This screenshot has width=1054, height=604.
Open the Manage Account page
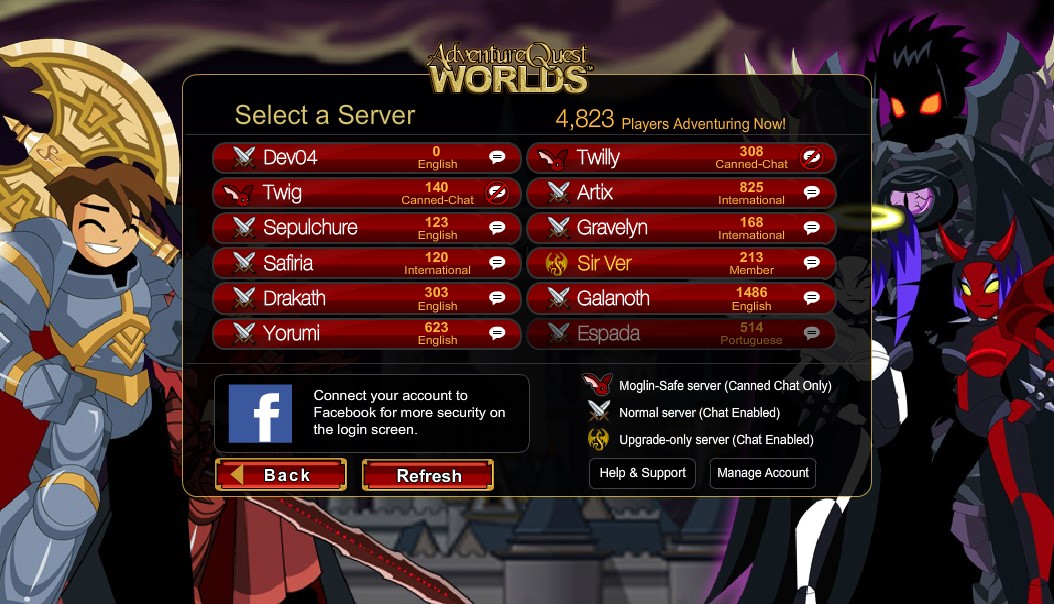tap(763, 473)
